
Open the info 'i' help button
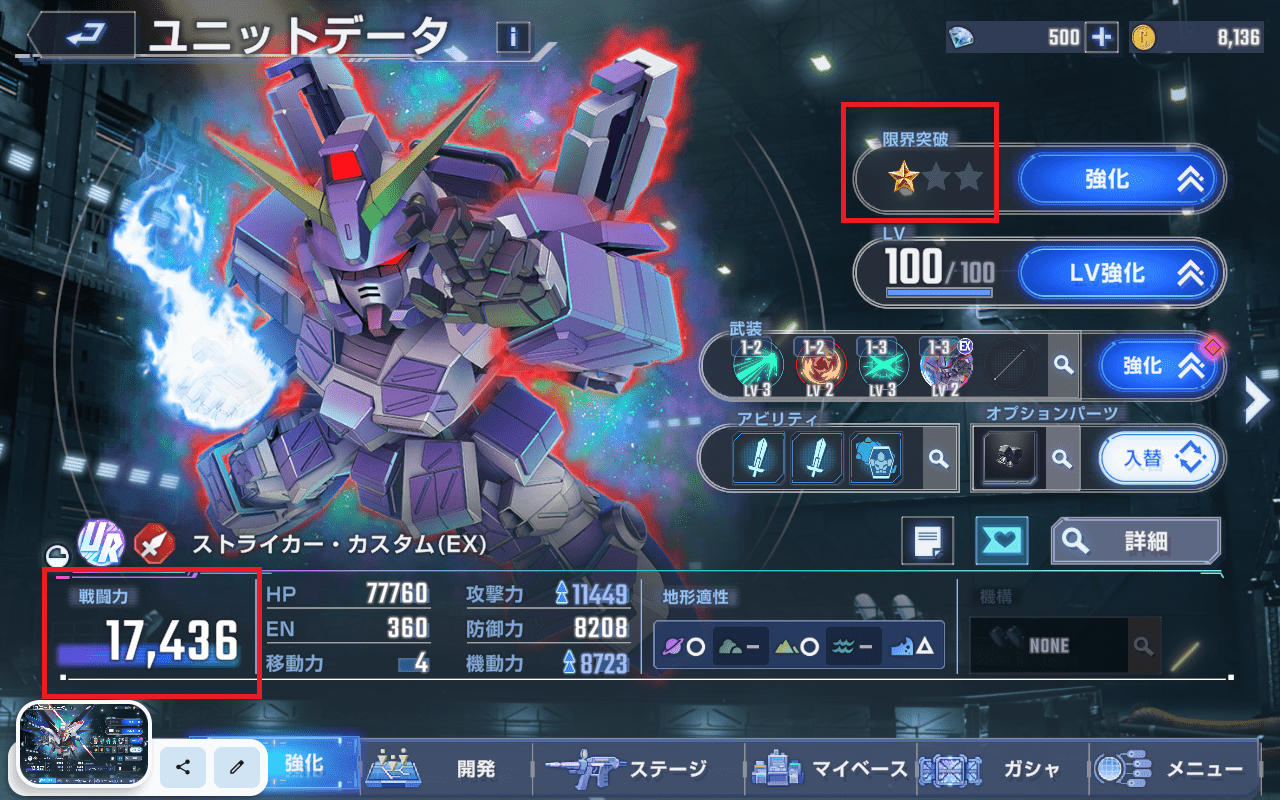click(x=513, y=37)
